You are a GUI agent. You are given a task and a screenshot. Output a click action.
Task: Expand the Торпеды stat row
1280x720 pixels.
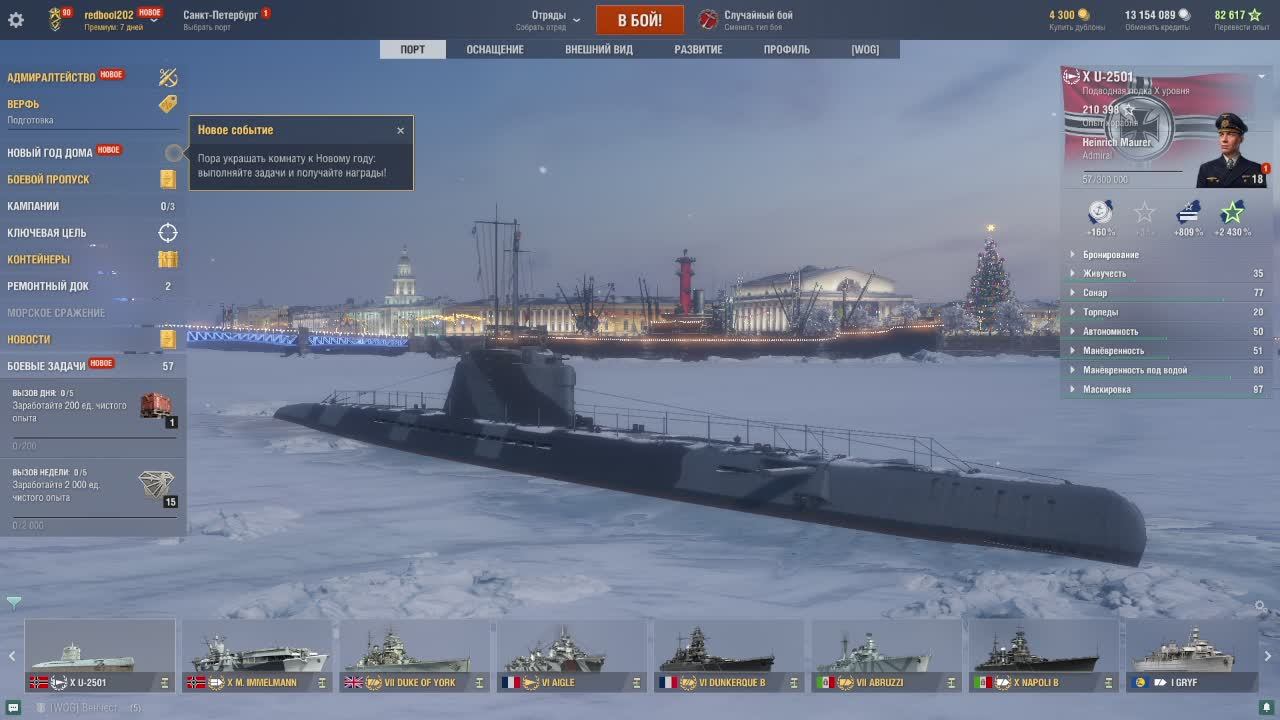1100,312
